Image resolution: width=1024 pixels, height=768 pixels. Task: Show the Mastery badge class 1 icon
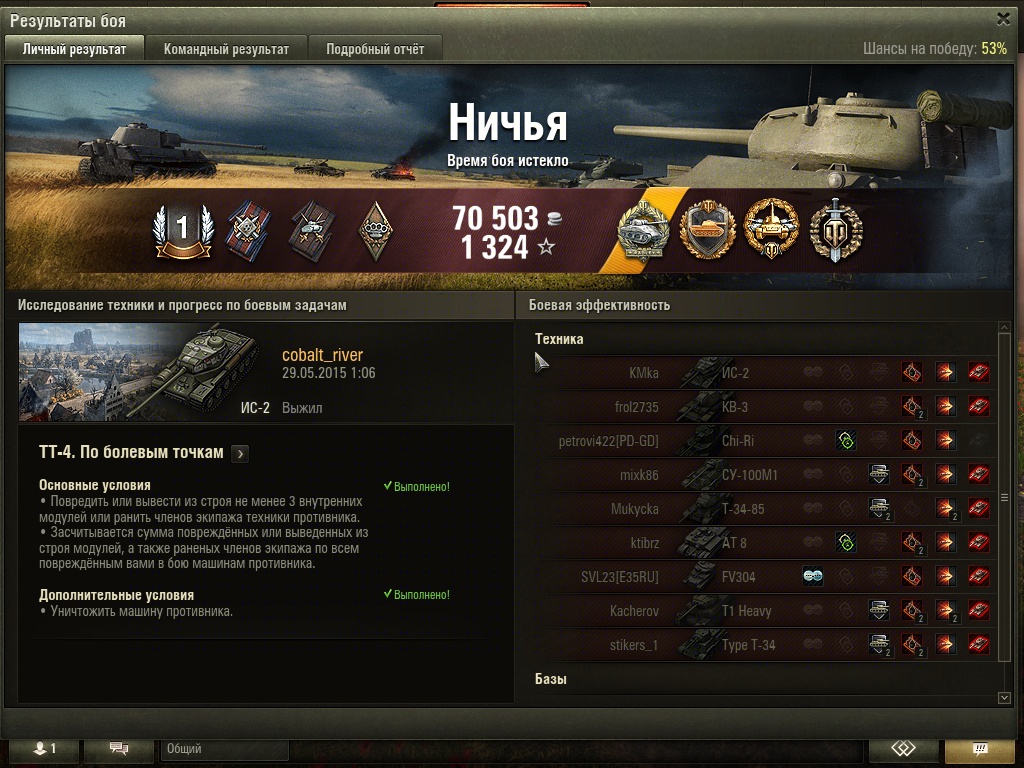click(183, 231)
